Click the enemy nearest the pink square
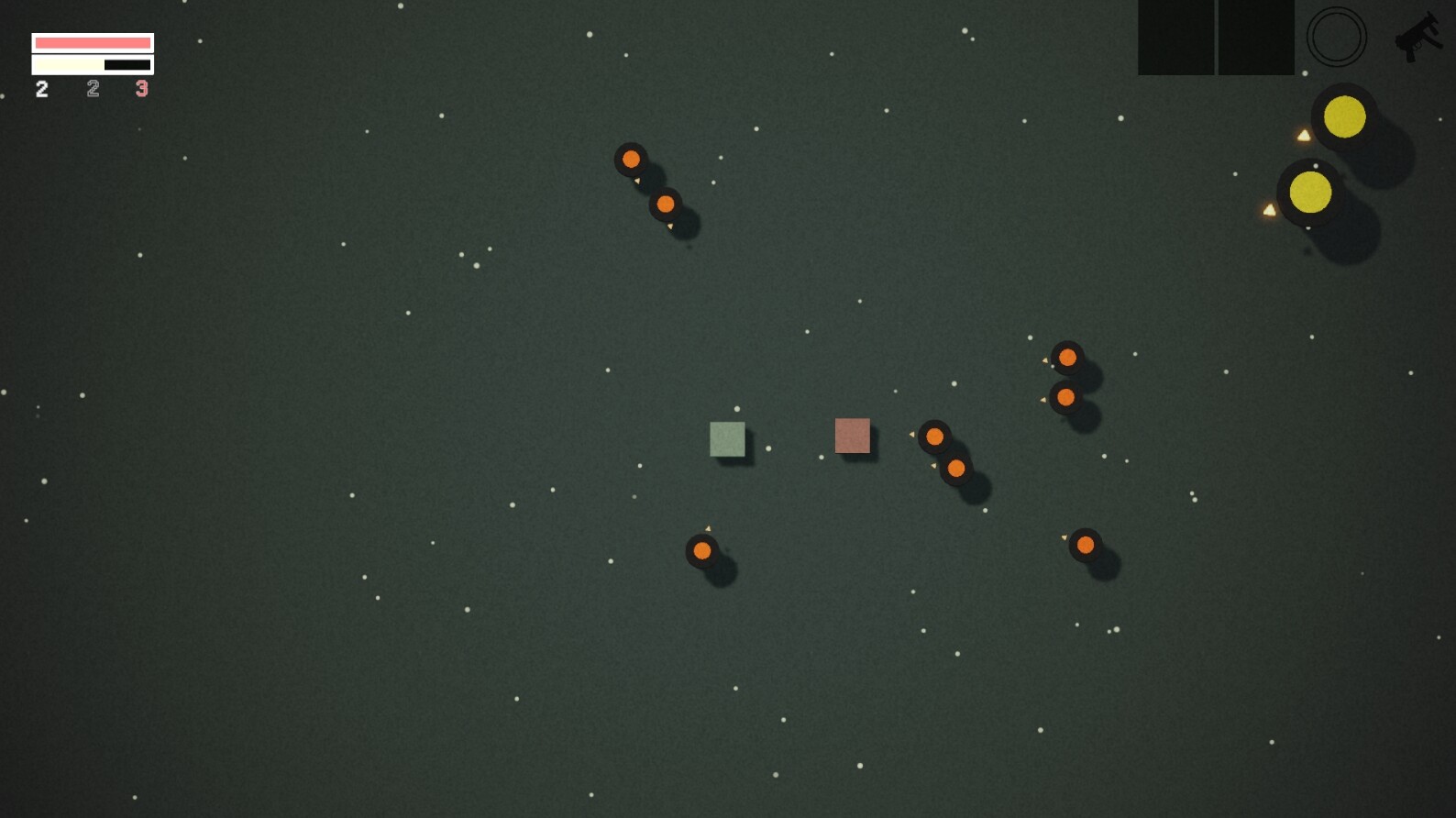The image size is (1456, 818). (936, 437)
